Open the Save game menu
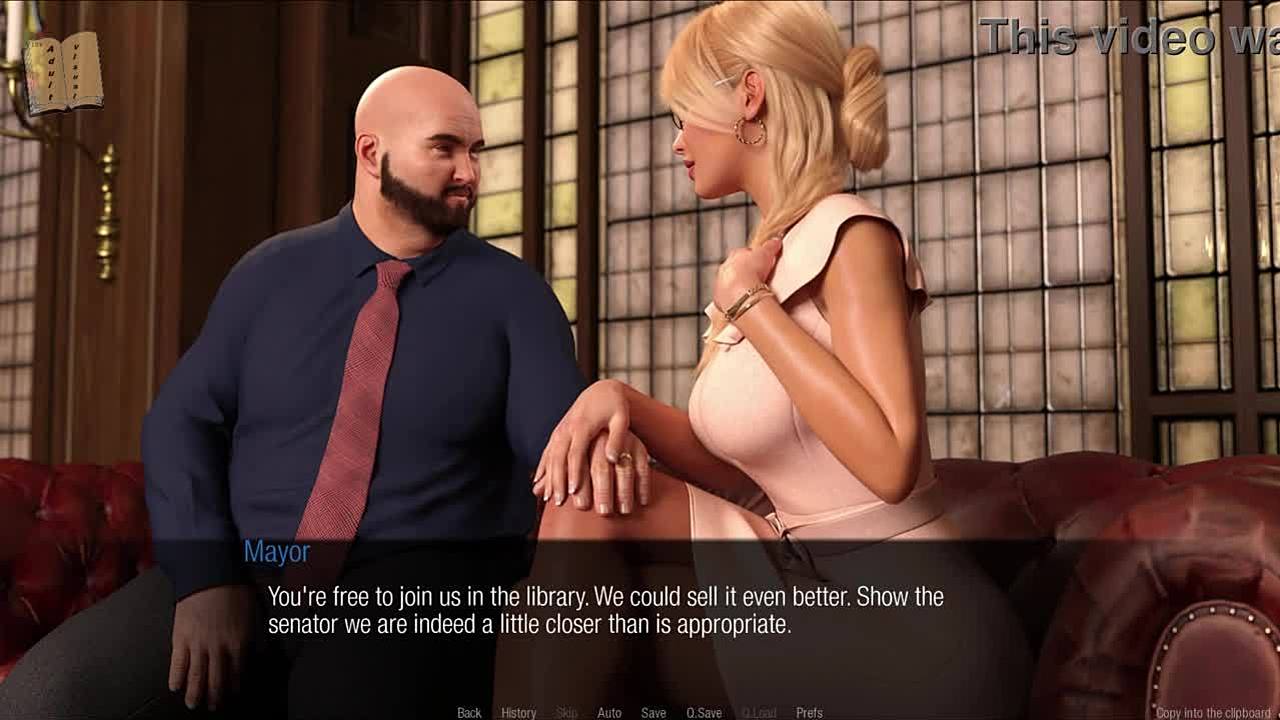 point(653,713)
